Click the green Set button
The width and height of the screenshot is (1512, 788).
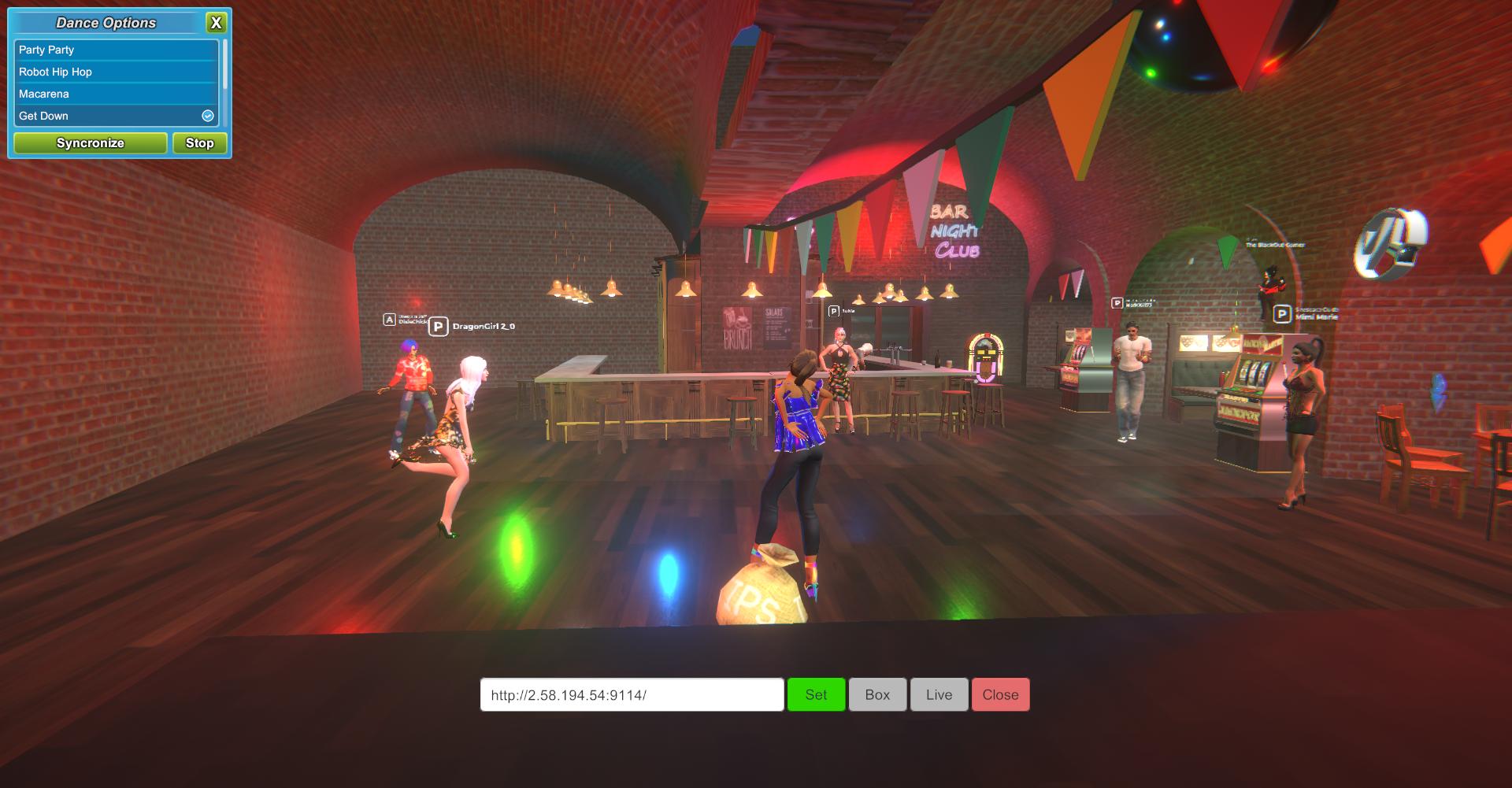point(816,695)
